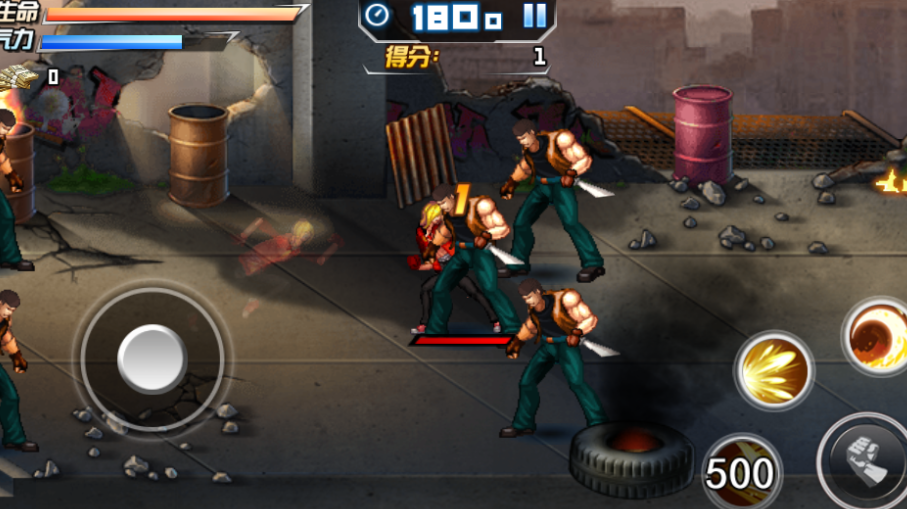Pause the game with the pause button
The height and width of the screenshot is (509, 907).
535,15
